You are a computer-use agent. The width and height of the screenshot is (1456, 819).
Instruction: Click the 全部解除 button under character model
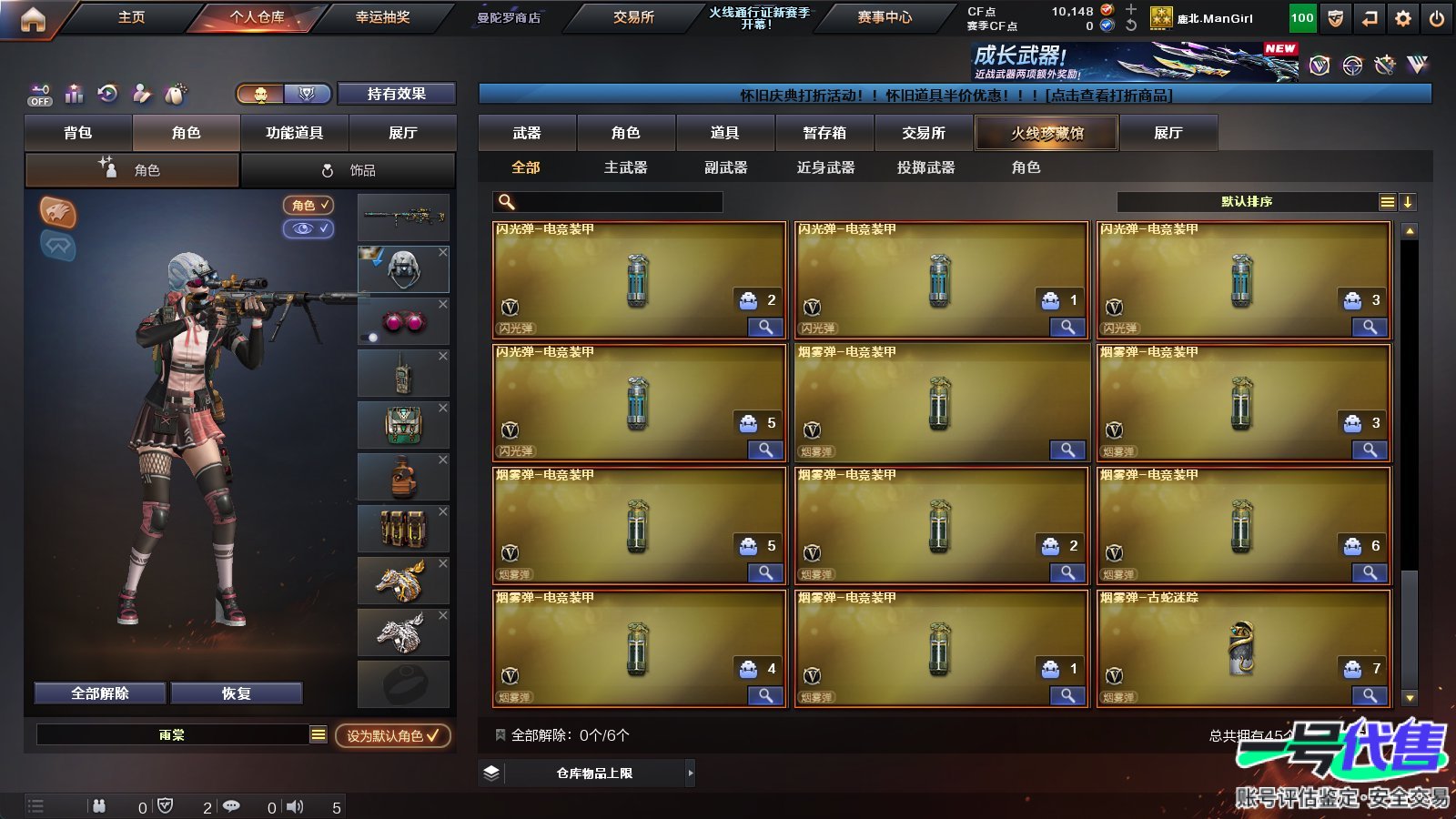[x=98, y=693]
